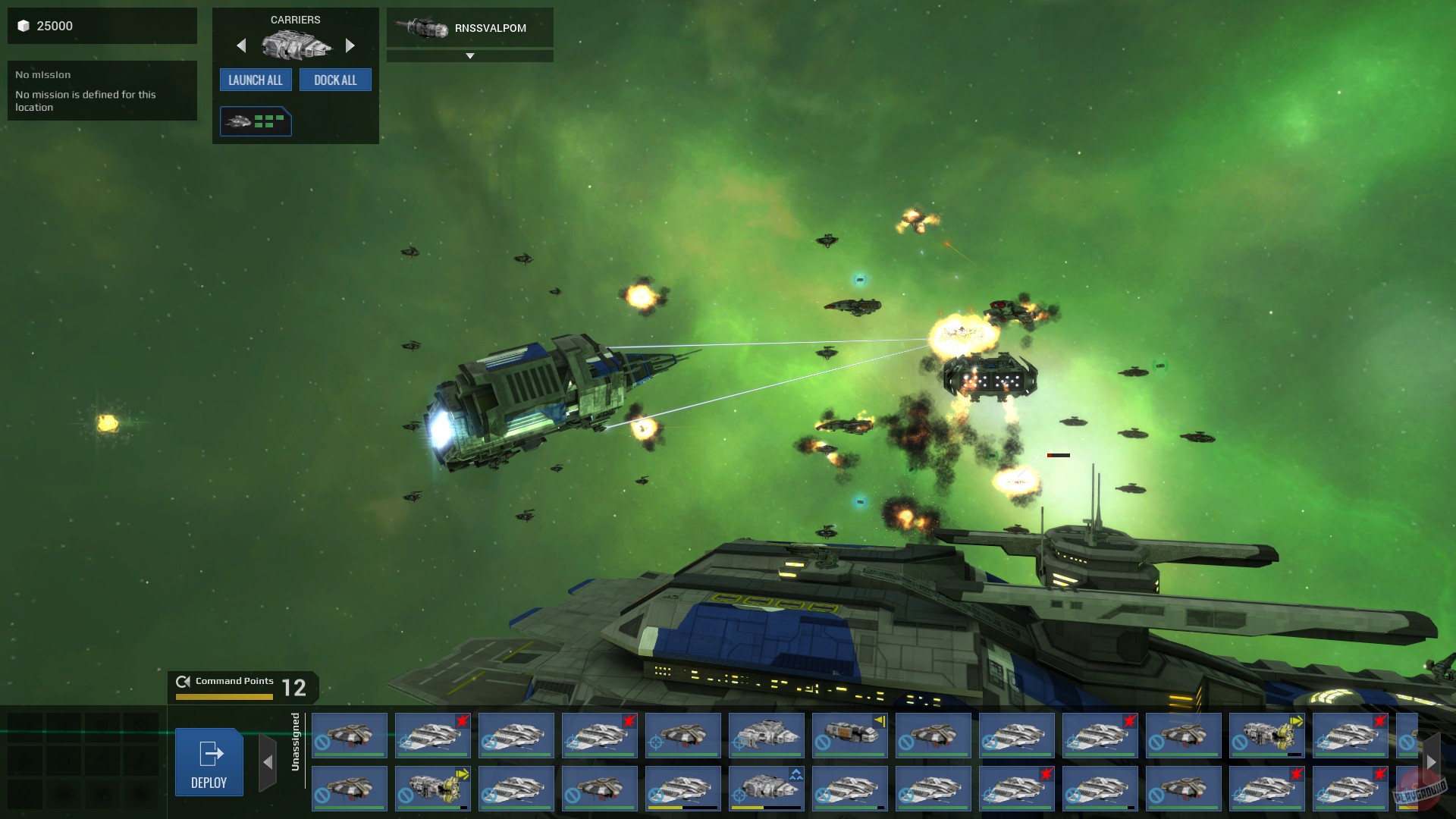Click the resource cube icon beside 25000

coord(23,25)
